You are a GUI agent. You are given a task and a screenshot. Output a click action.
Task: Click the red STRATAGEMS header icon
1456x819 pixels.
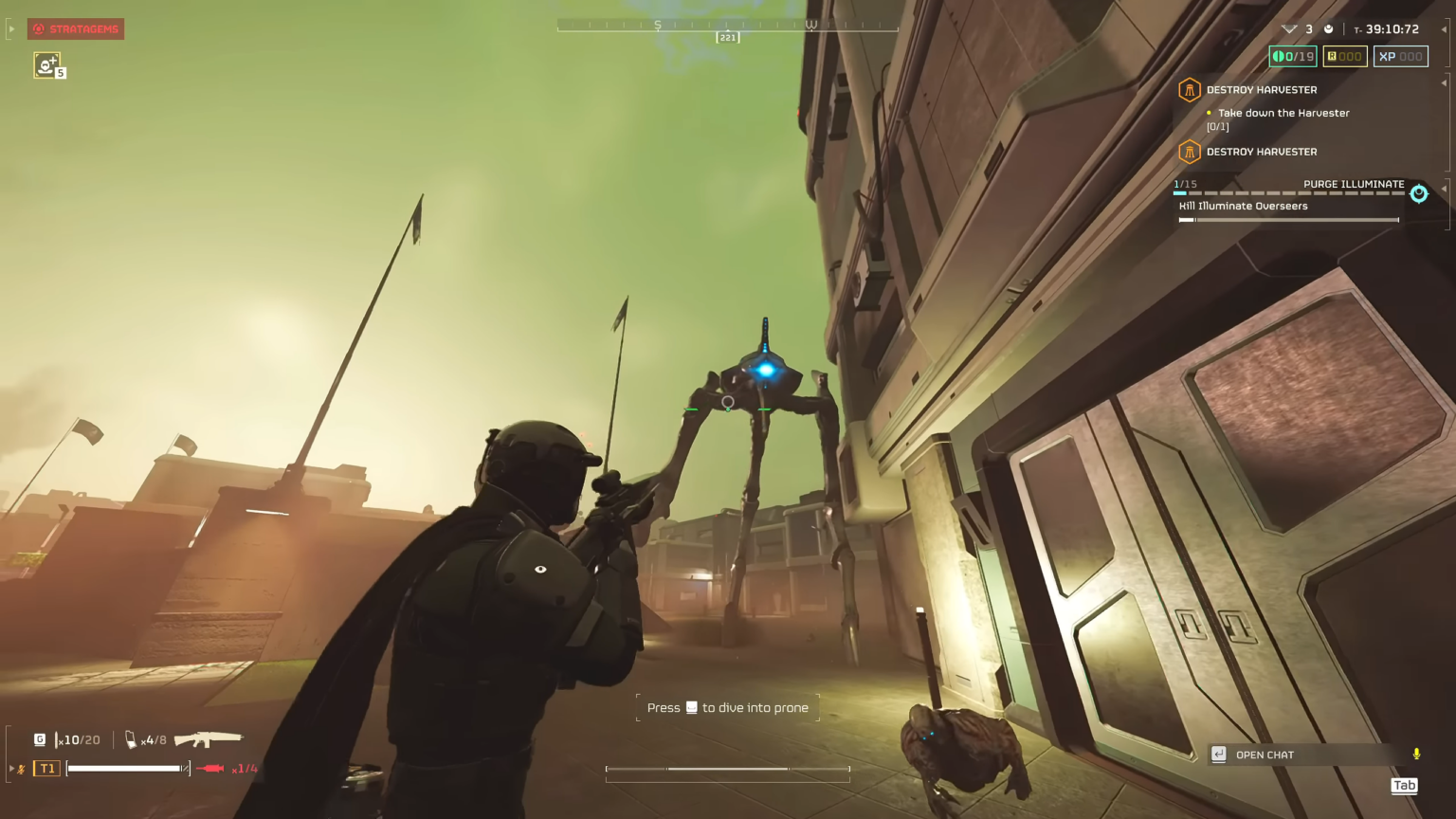point(38,28)
